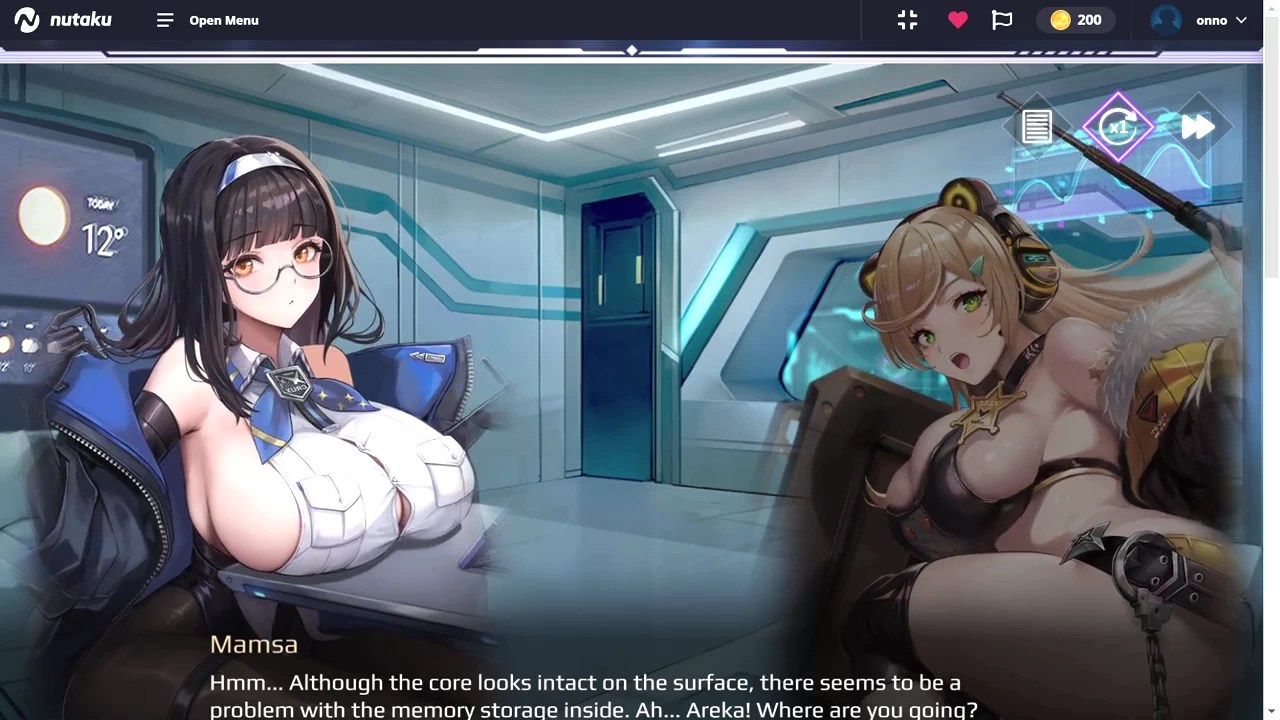
Task: Go to the Nutaku home logo
Action: (x=63, y=20)
